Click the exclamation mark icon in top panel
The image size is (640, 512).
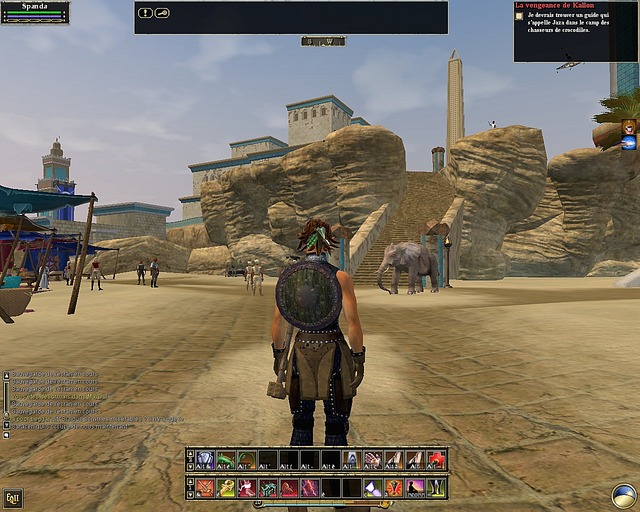pyautogui.click(x=146, y=13)
